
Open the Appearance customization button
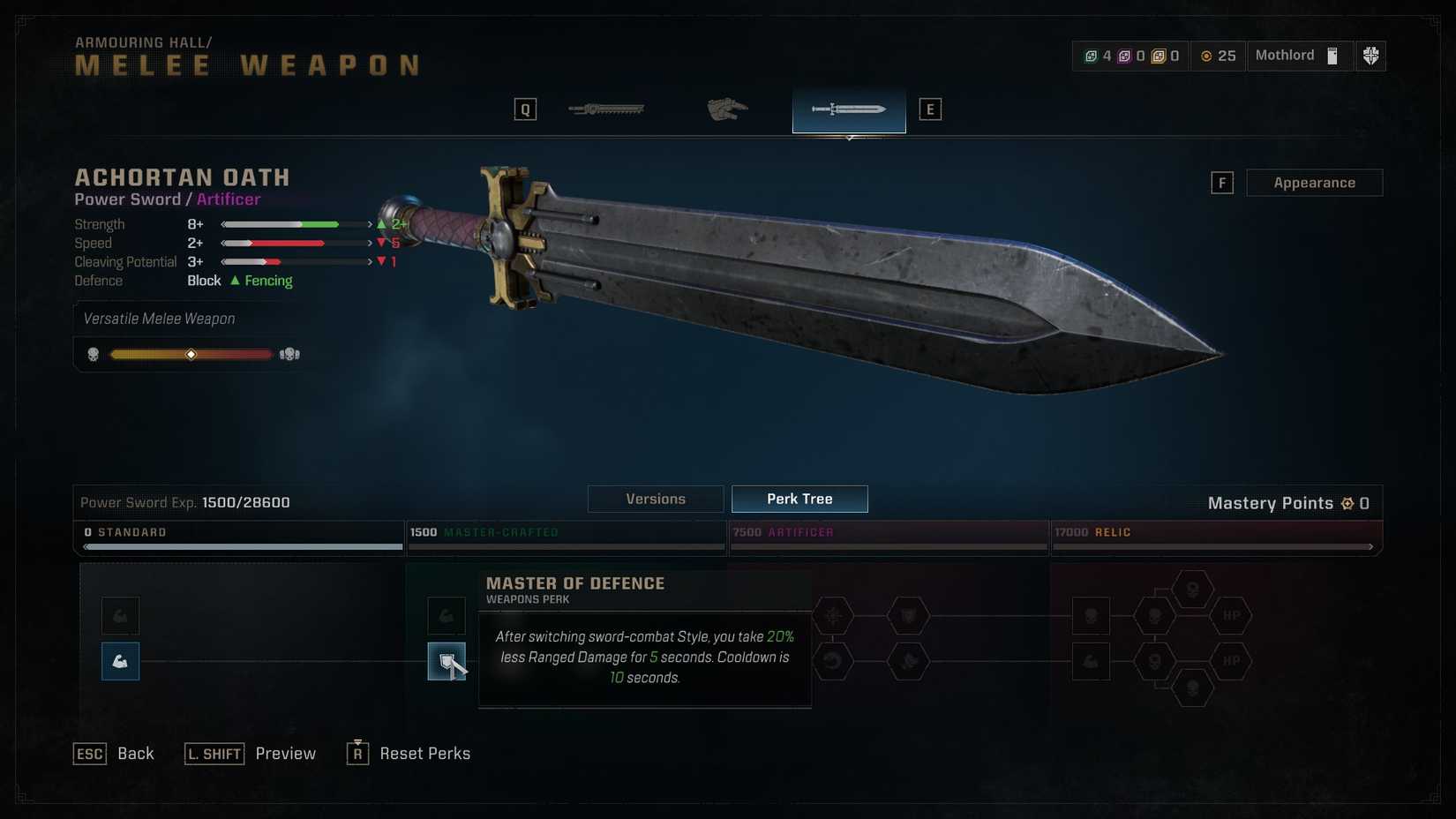(1314, 183)
